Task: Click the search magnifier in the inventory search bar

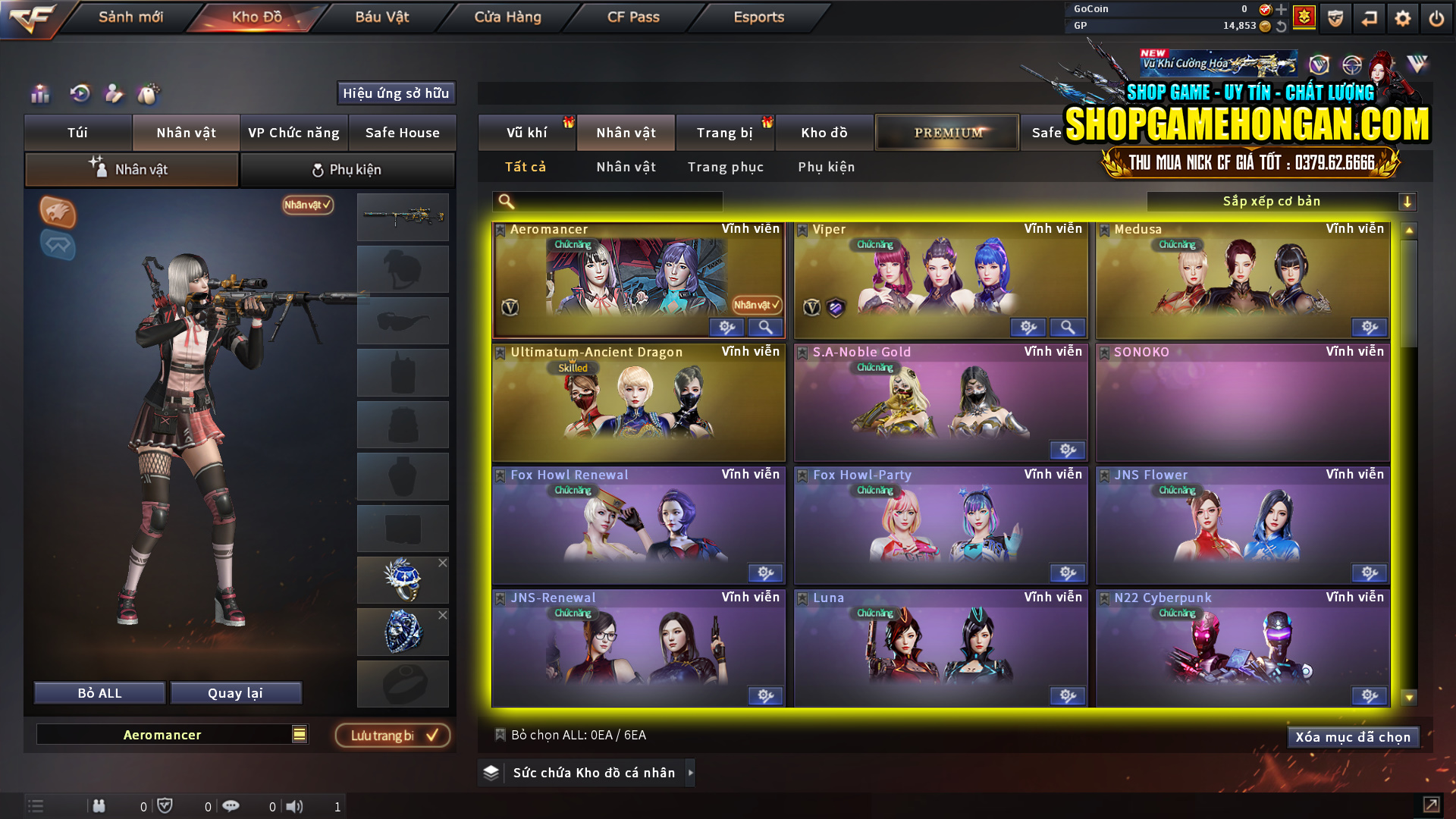Action: coord(504,201)
